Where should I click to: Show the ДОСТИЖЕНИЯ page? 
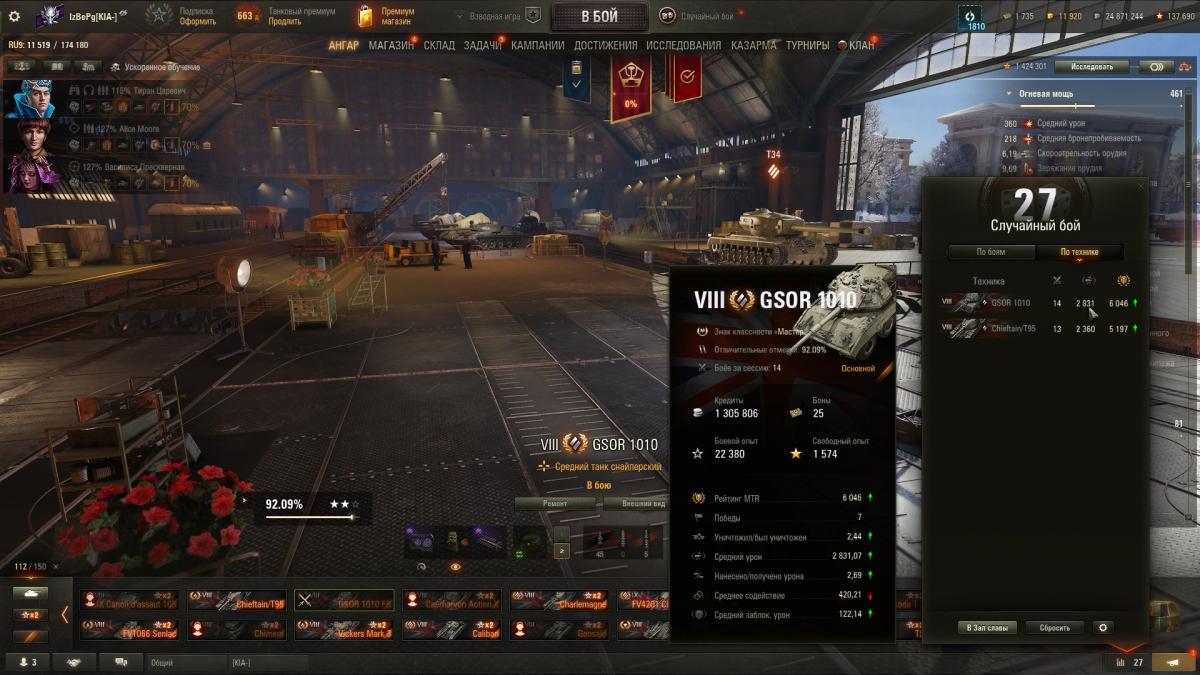coord(606,45)
